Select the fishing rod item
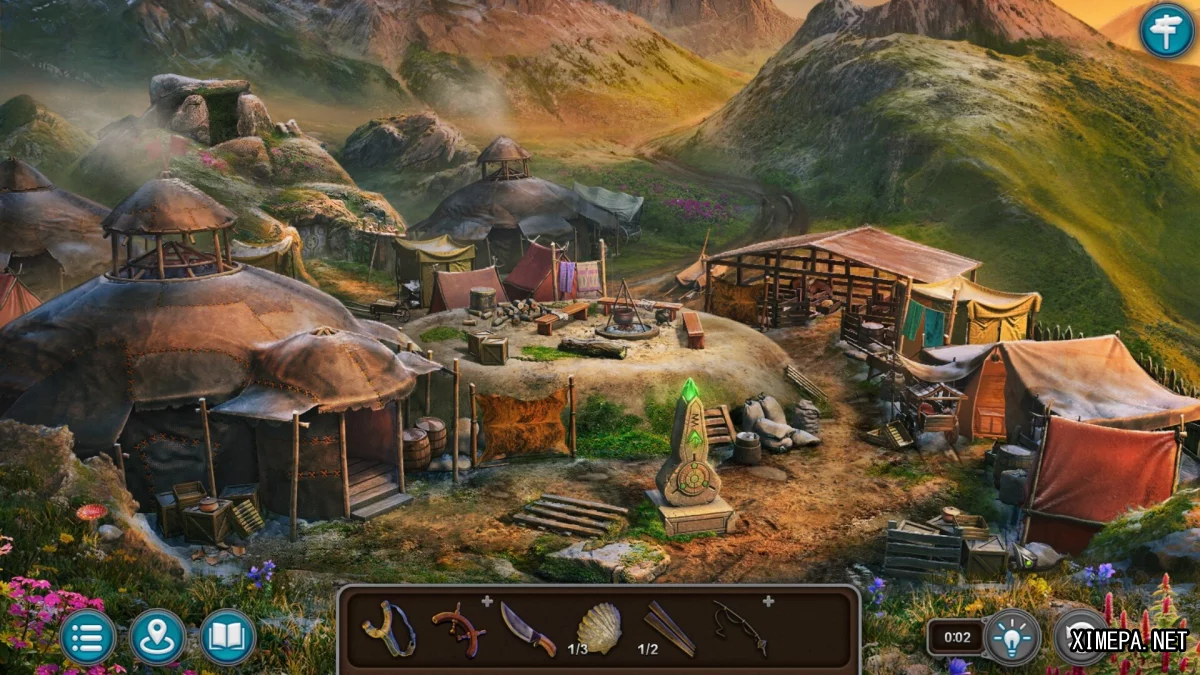The image size is (1200, 675). [x=739, y=627]
